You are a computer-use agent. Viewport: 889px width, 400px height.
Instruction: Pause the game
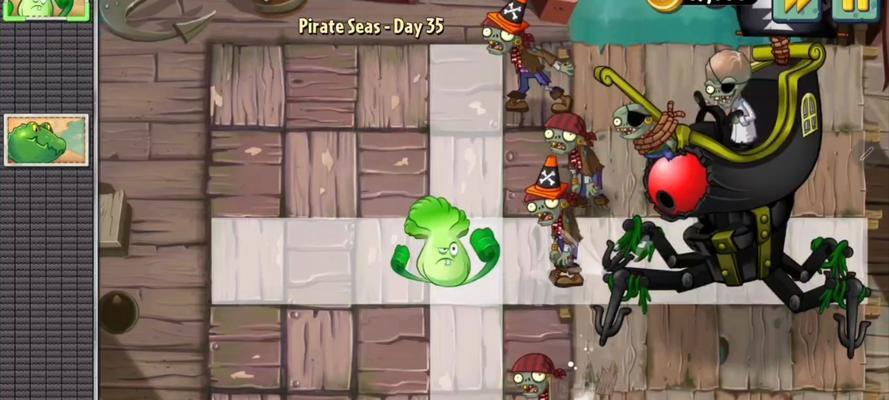click(853, 8)
